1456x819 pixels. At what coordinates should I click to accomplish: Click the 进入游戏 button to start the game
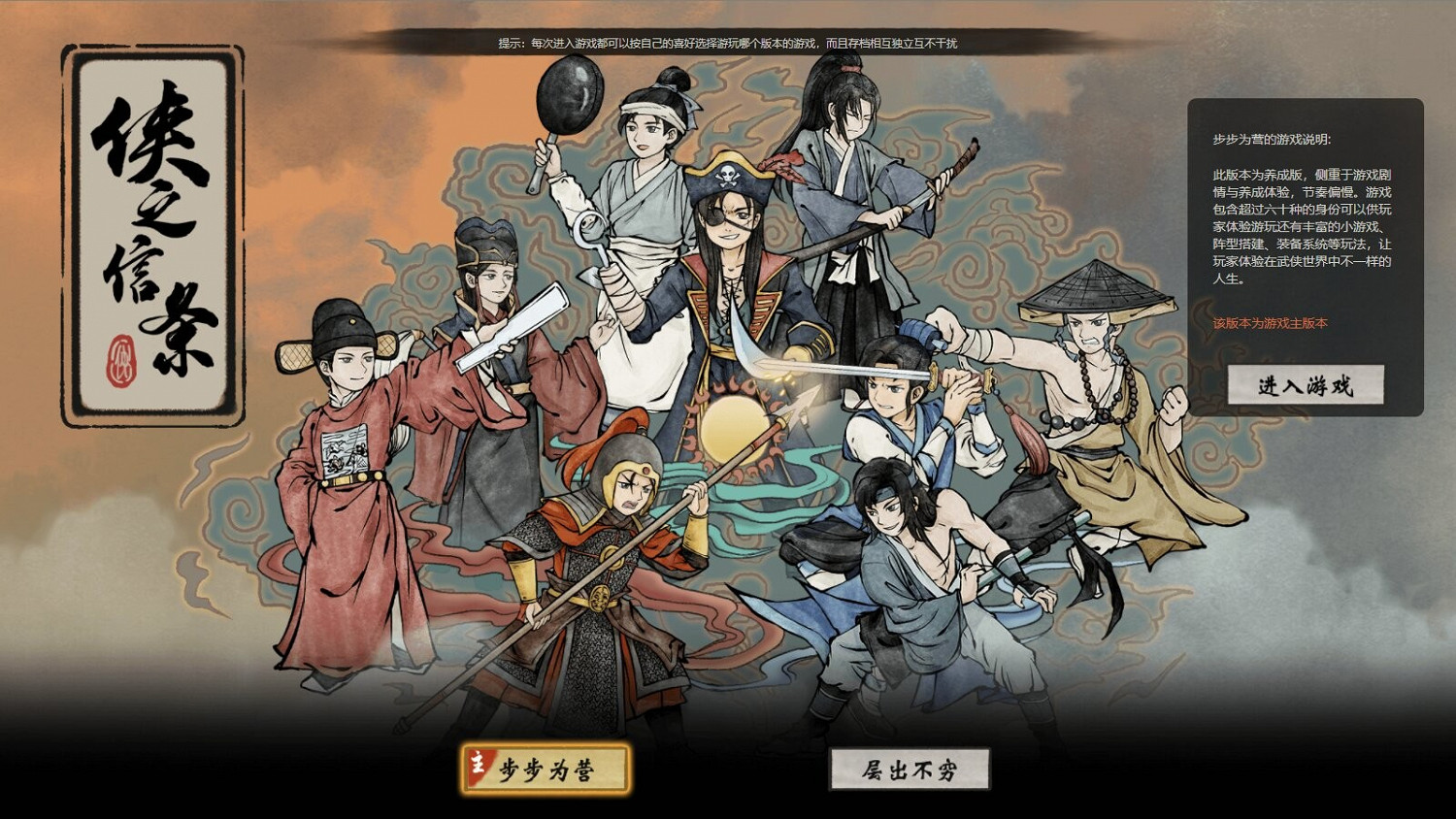pyautogui.click(x=1307, y=383)
